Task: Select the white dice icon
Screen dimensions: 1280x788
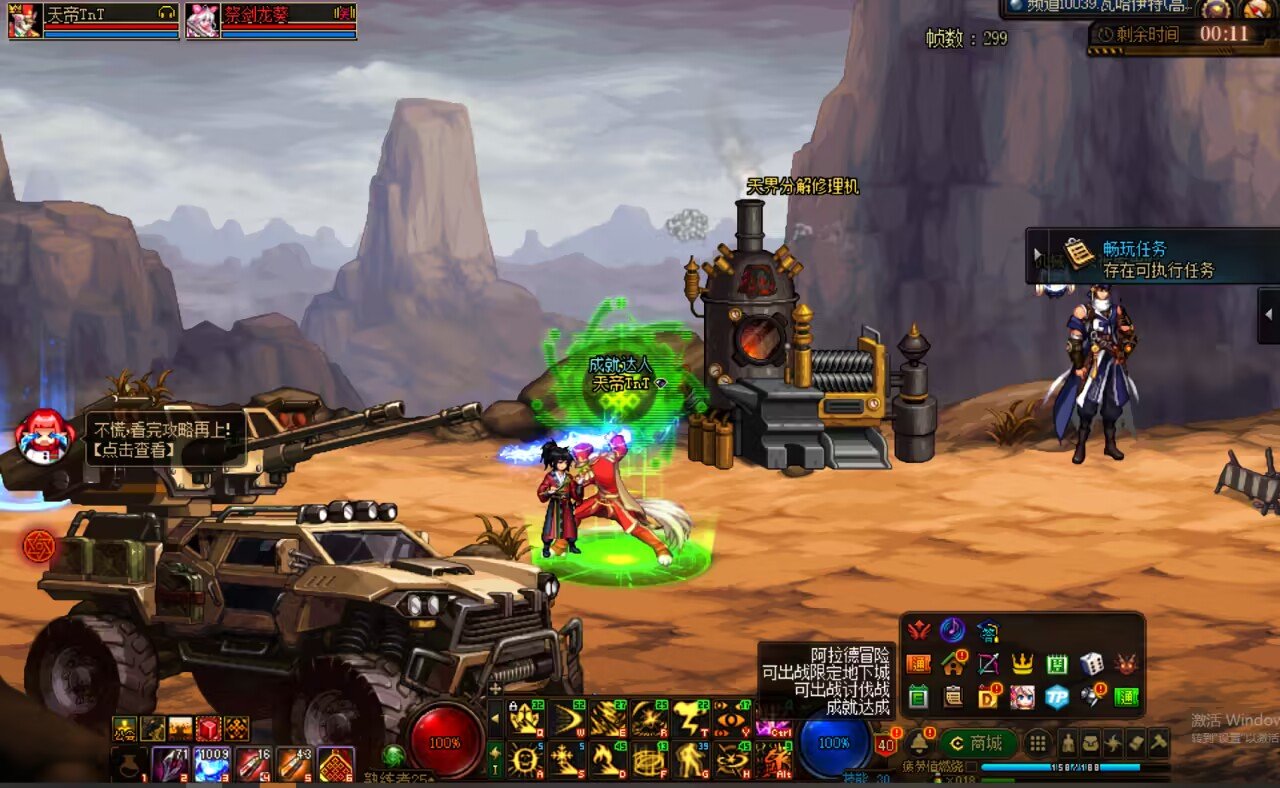Action: pos(1091,663)
